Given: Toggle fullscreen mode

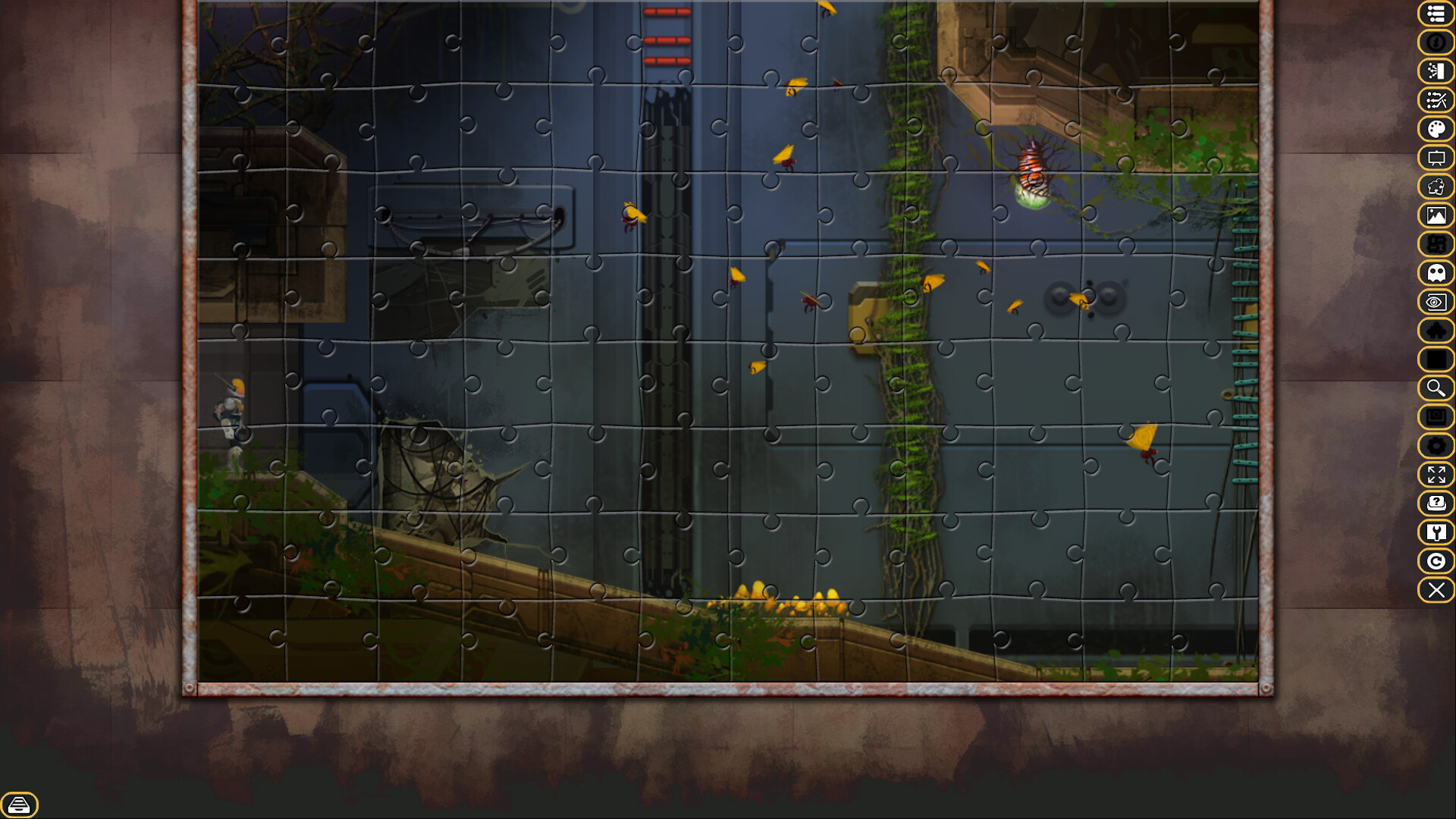Looking at the screenshot, I should click(x=1436, y=475).
